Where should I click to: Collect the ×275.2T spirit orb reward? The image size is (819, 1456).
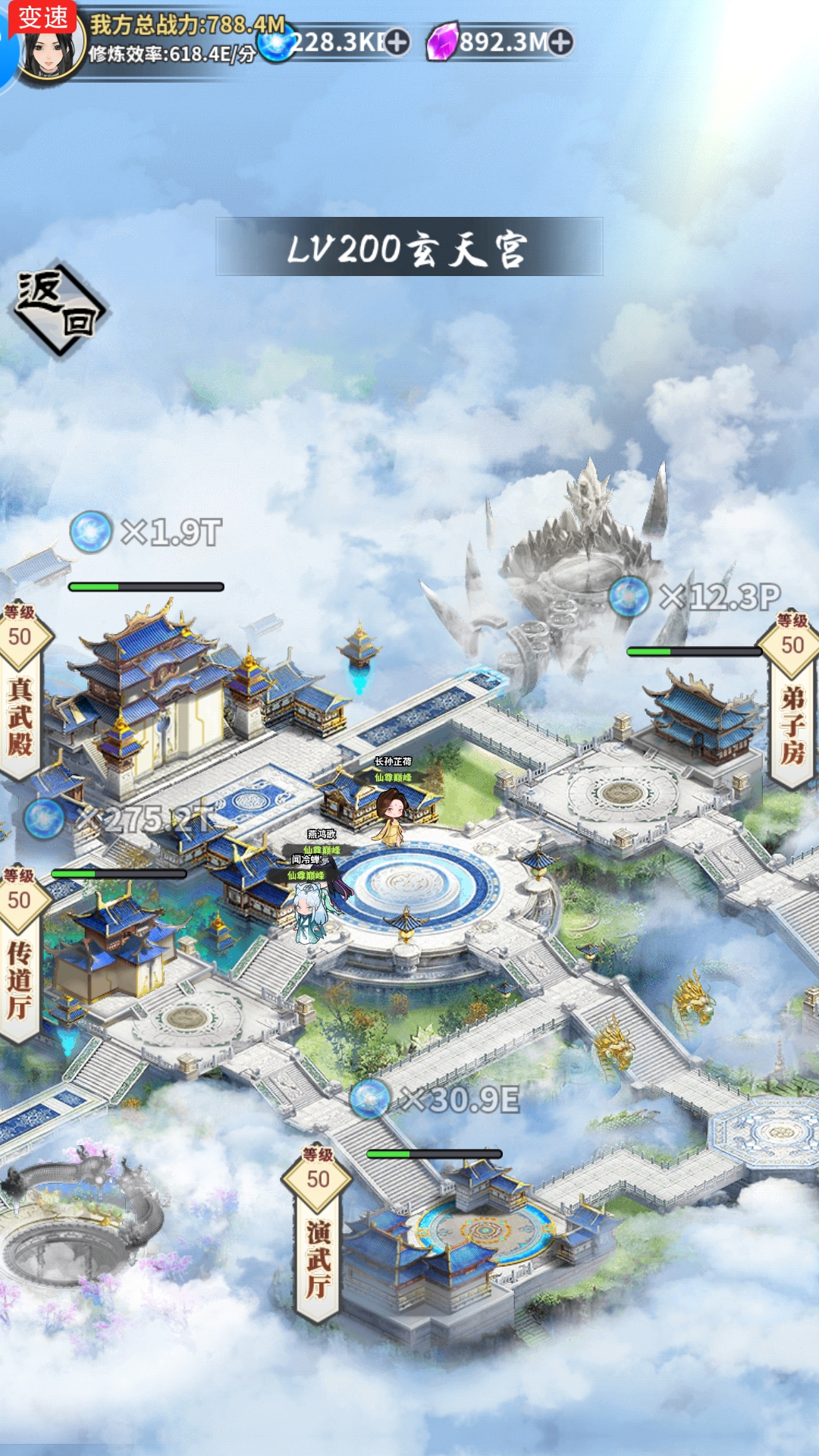tap(44, 819)
